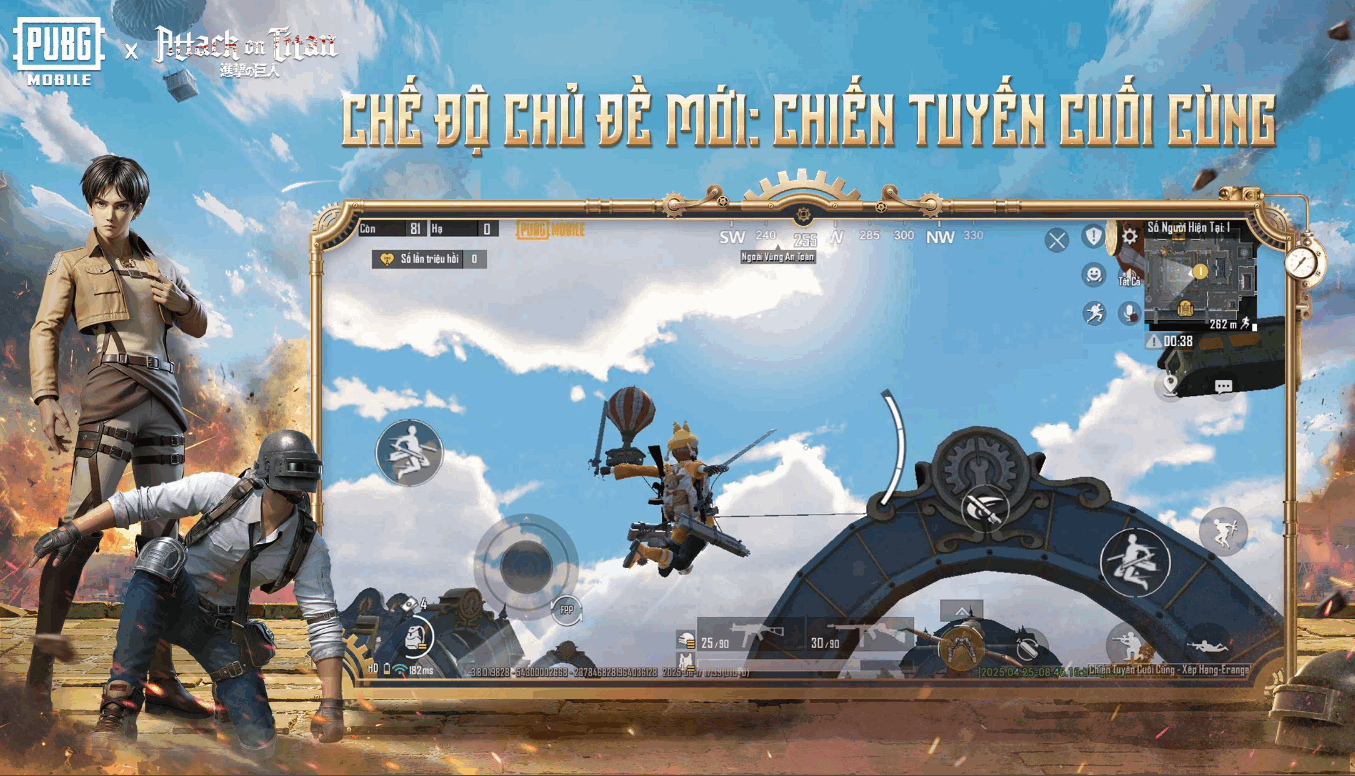
Task: Toggle the voice microphone on
Action: 1129,311
